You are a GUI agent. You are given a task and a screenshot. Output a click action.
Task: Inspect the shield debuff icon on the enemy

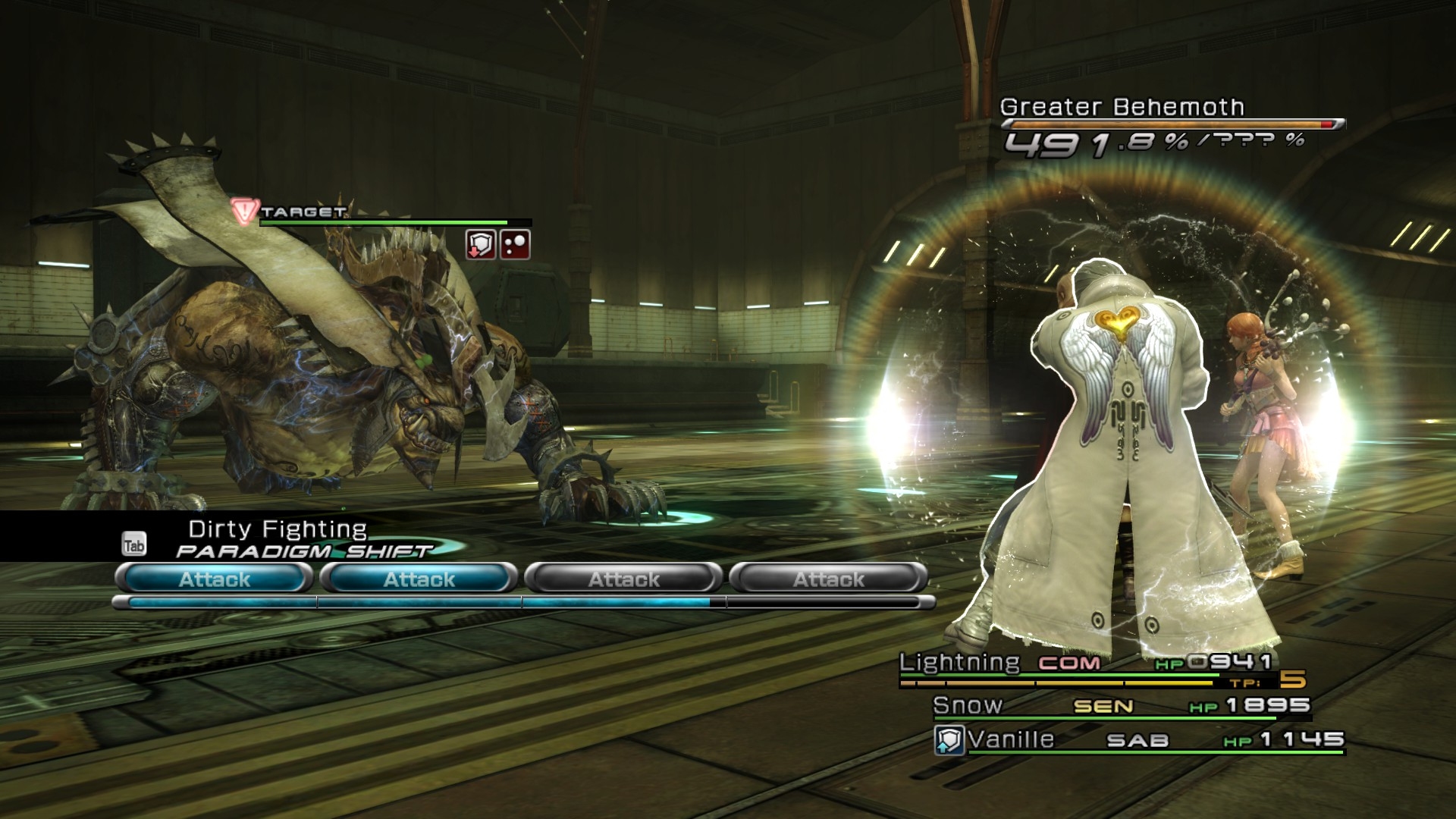(x=480, y=245)
